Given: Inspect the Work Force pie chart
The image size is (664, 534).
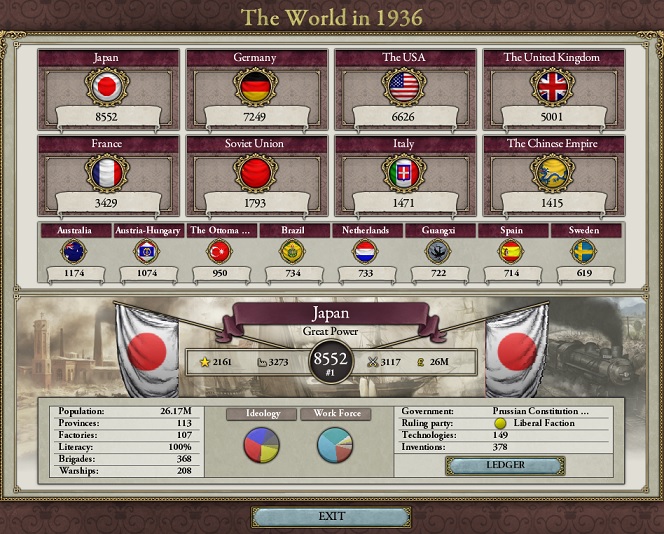Looking at the screenshot, I should (x=335, y=445).
